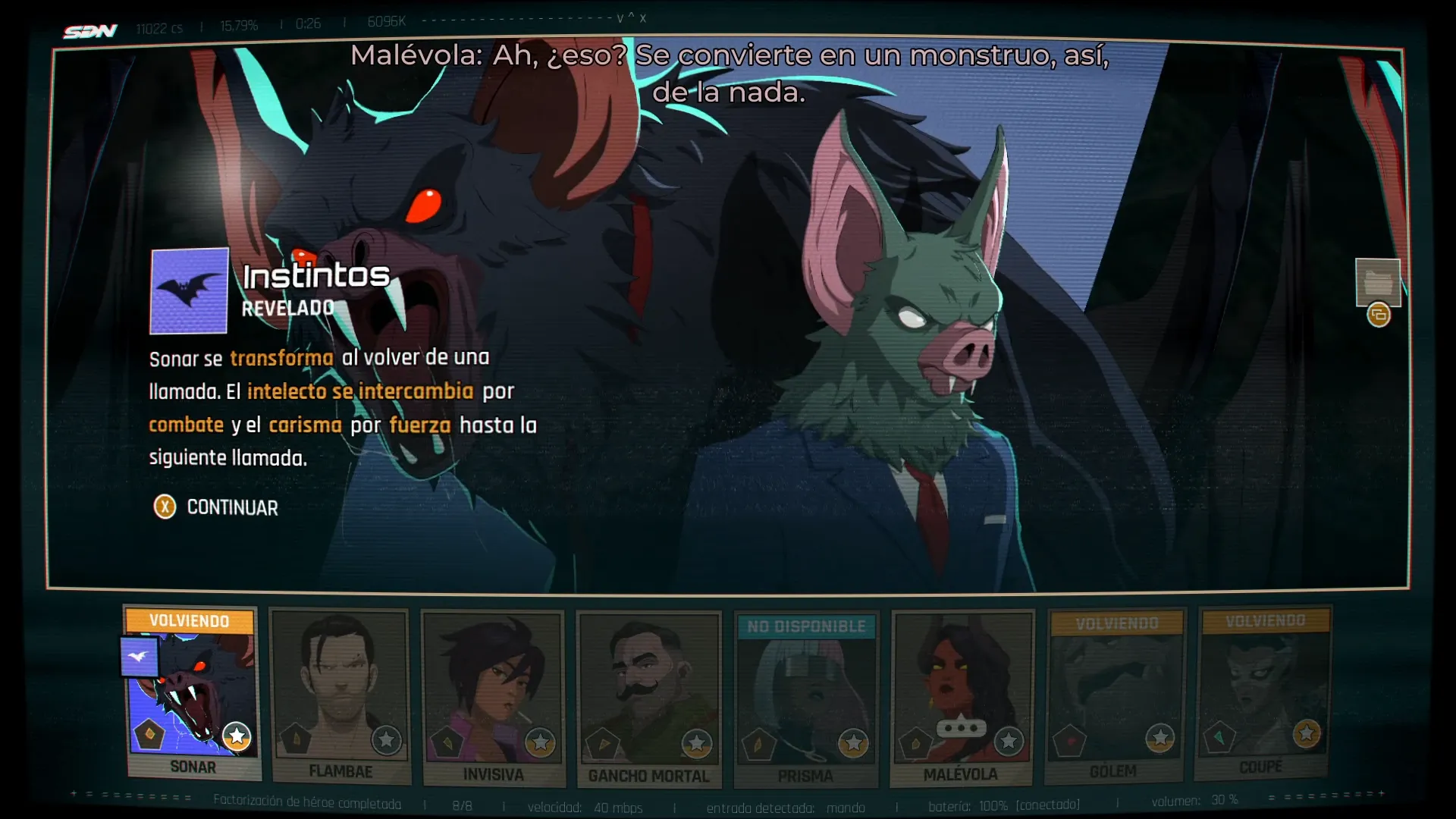This screenshot has height=819, width=1456.
Task: Select the returning Gólem card
Action: 1115,694
